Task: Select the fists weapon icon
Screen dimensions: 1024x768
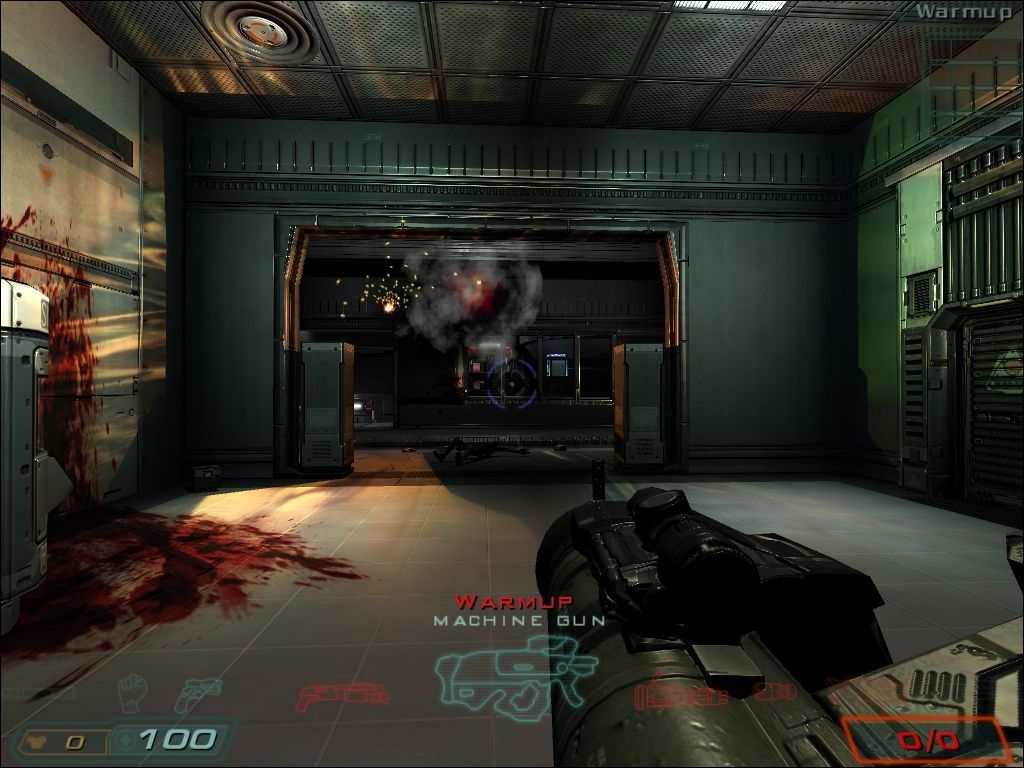Action: (x=133, y=692)
